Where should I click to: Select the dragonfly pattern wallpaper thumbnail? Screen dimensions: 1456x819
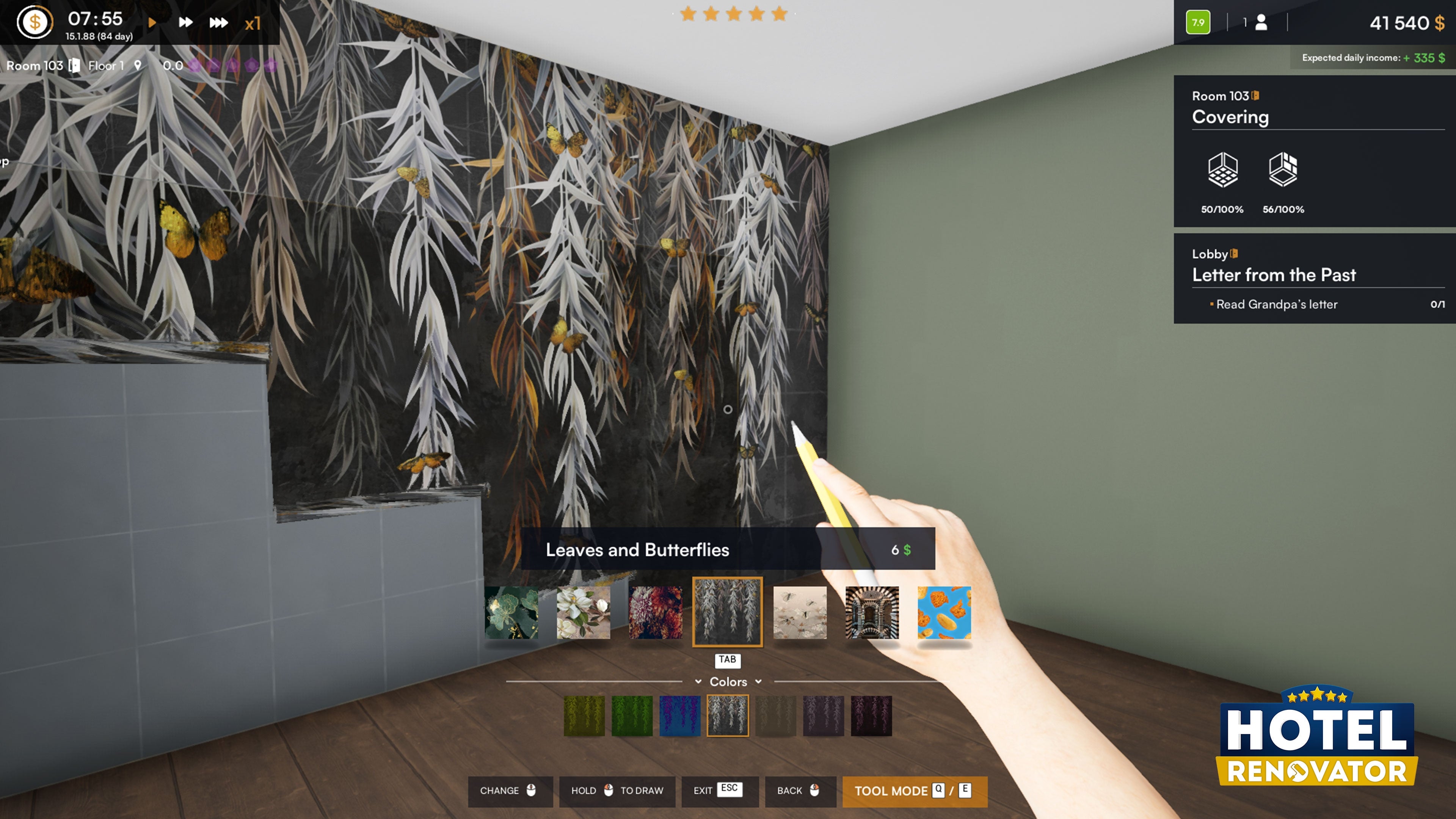(x=801, y=612)
